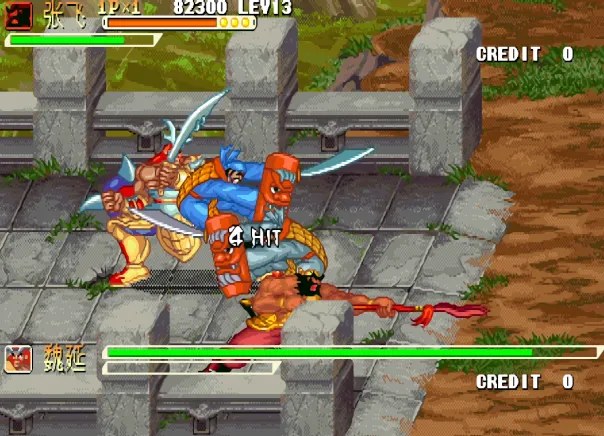Click Zhang Fei's player portrait icon
The width and height of the screenshot is (604, 436).
pyautogui.click(x=19, y=14)
